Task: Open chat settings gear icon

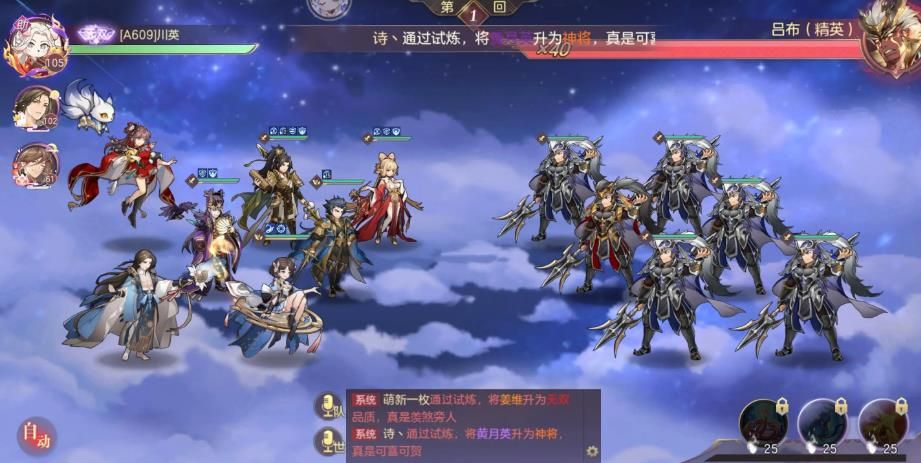Action: tap(592, 451)
